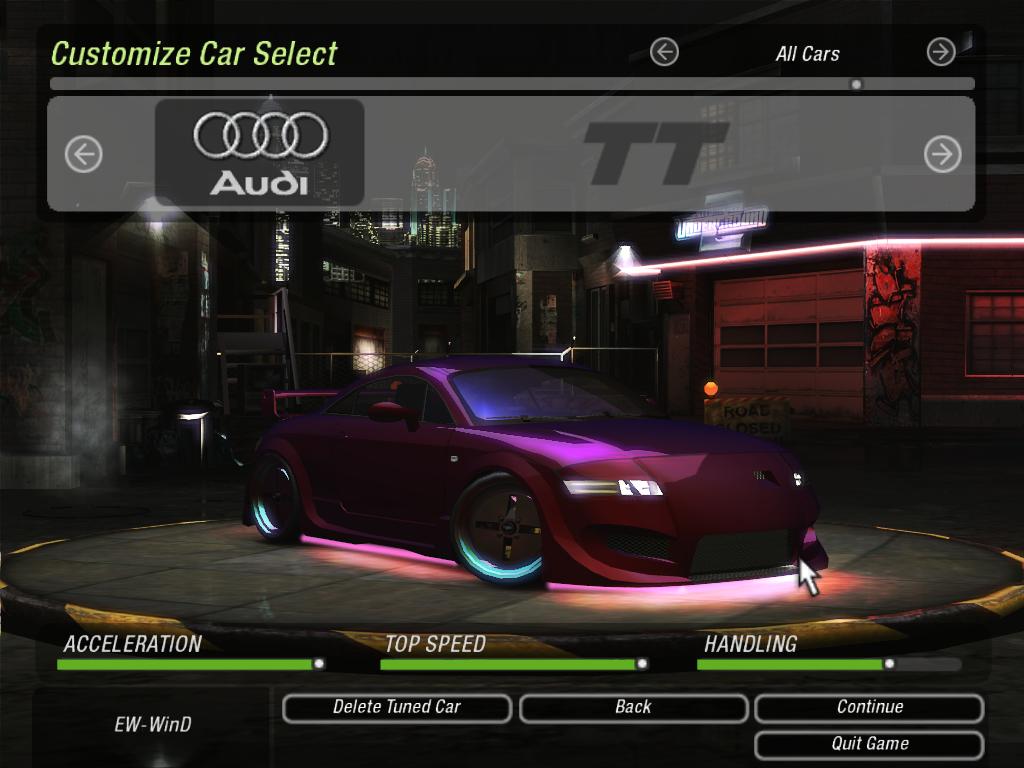The width and height of the screenshot is (1024, 768).
Task: Delete the tuned Audi TT car
Action: (397, 708)
